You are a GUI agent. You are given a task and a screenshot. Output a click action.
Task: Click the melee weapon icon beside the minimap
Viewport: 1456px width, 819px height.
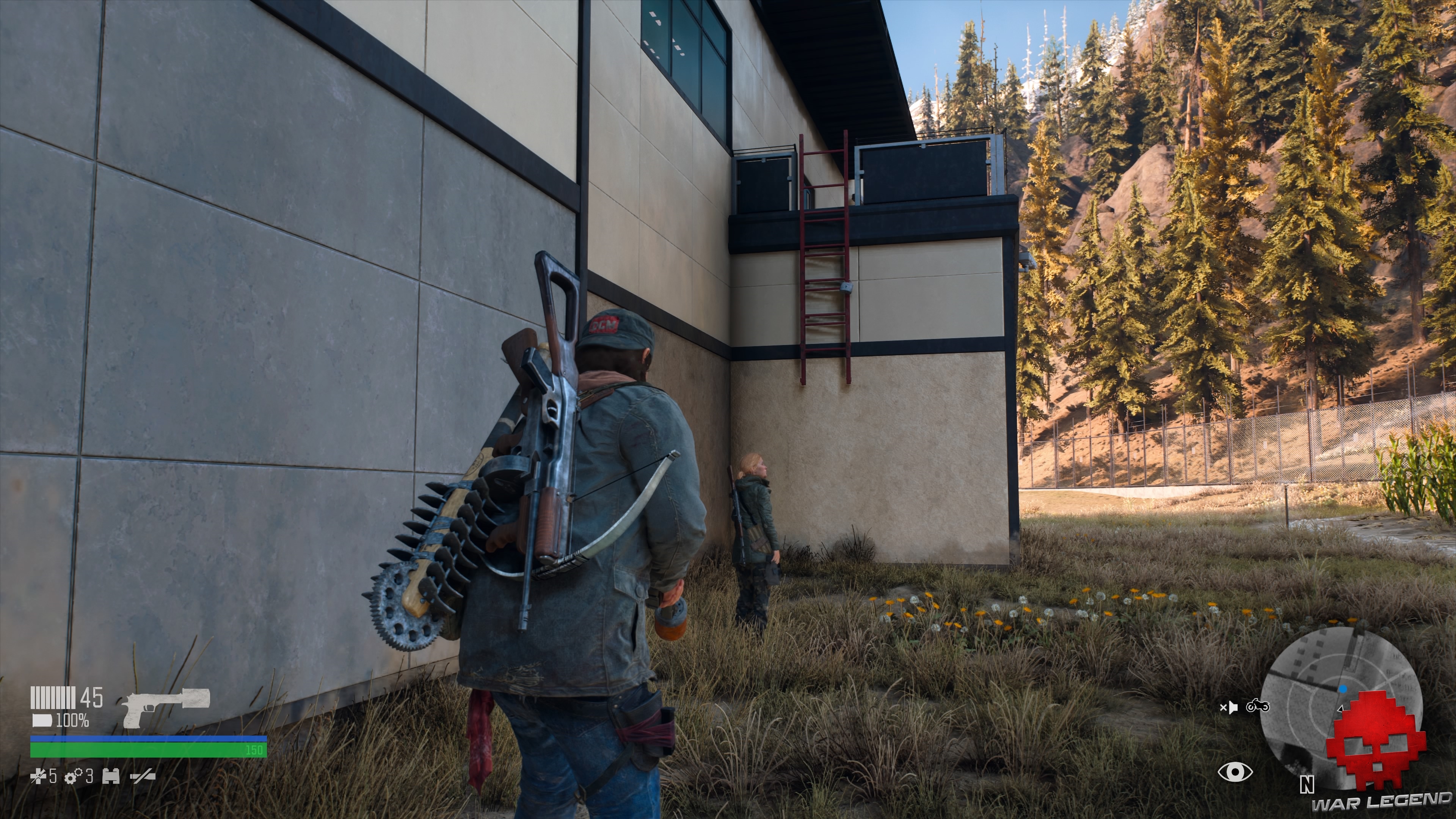[x=1230, y=708]
